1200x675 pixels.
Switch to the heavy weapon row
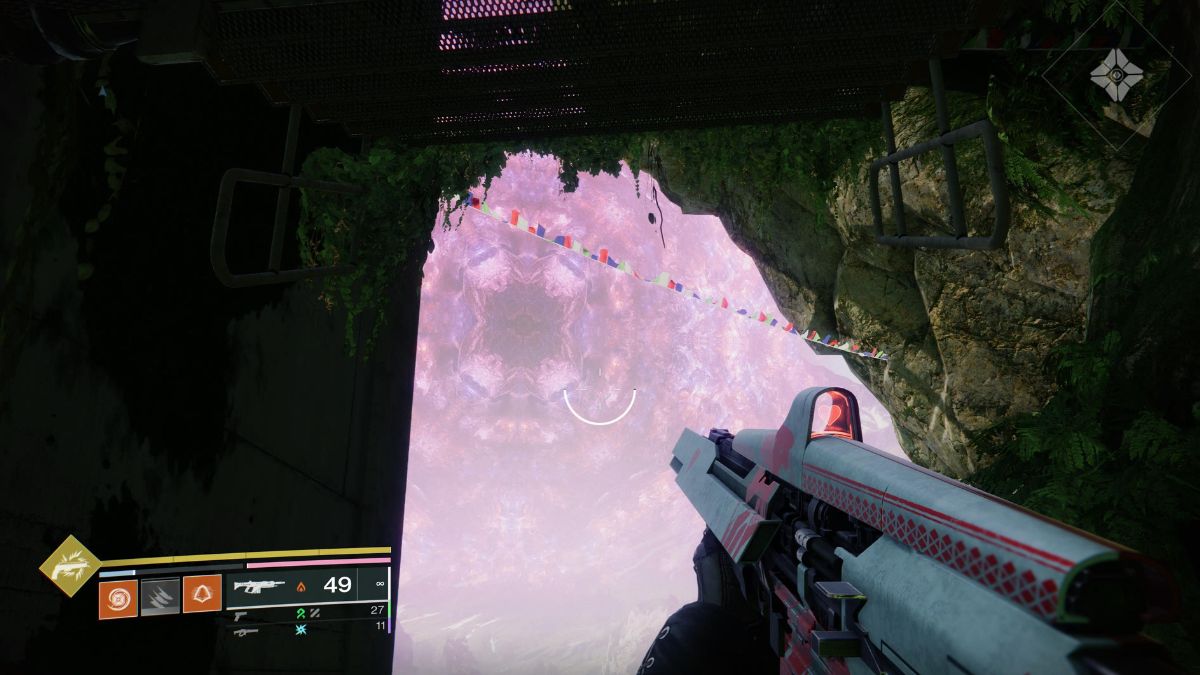tap(307, 630)
